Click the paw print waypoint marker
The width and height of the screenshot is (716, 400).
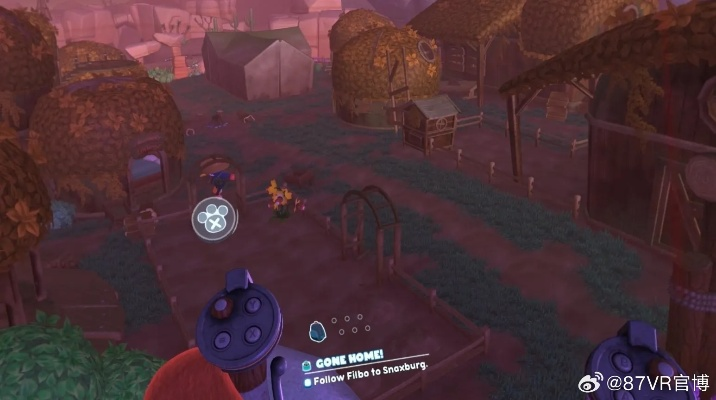(213, 217)
